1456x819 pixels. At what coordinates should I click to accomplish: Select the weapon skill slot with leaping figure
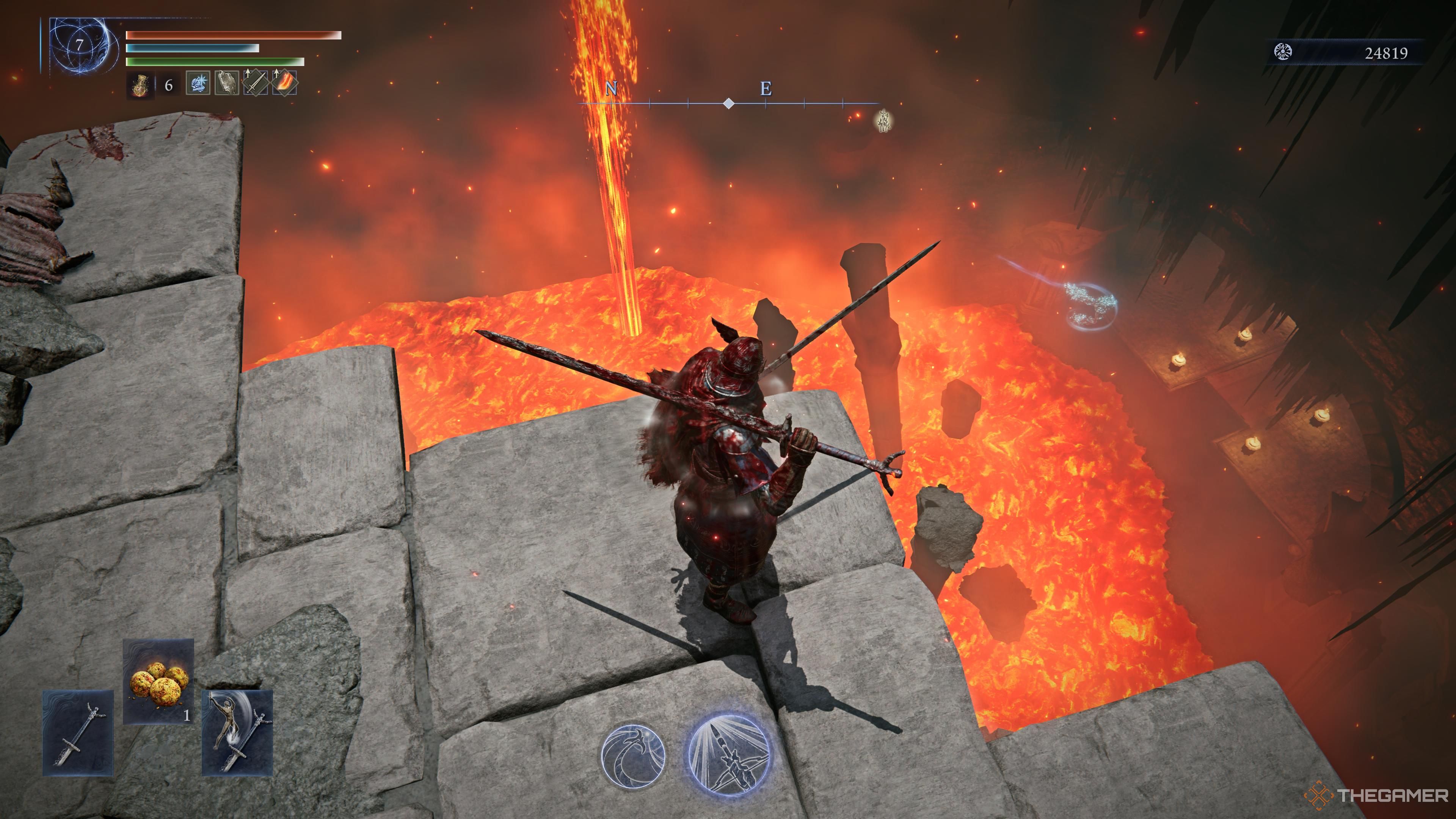[237, 733]
